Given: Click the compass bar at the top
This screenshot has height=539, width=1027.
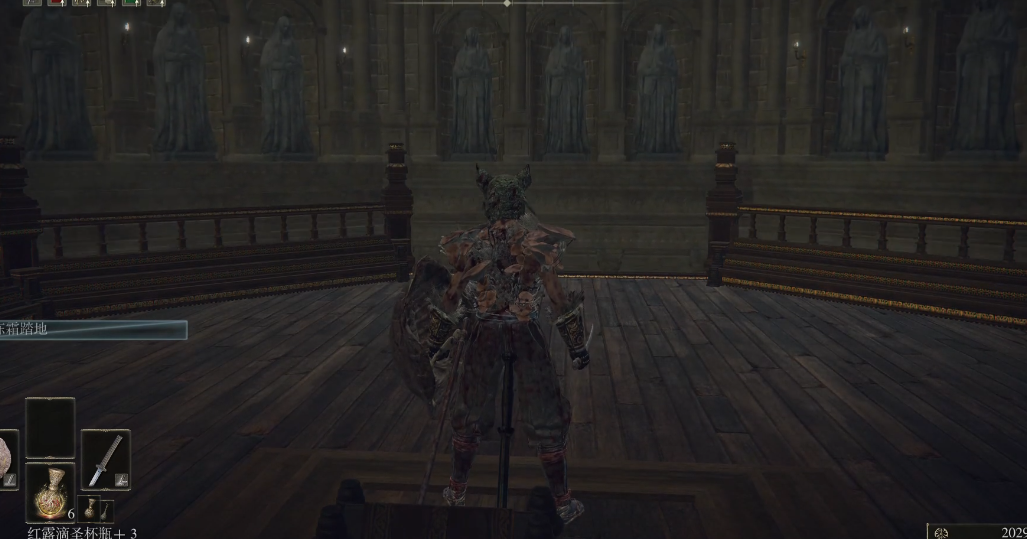Looking at the screenshot, I should pos(507,4).
